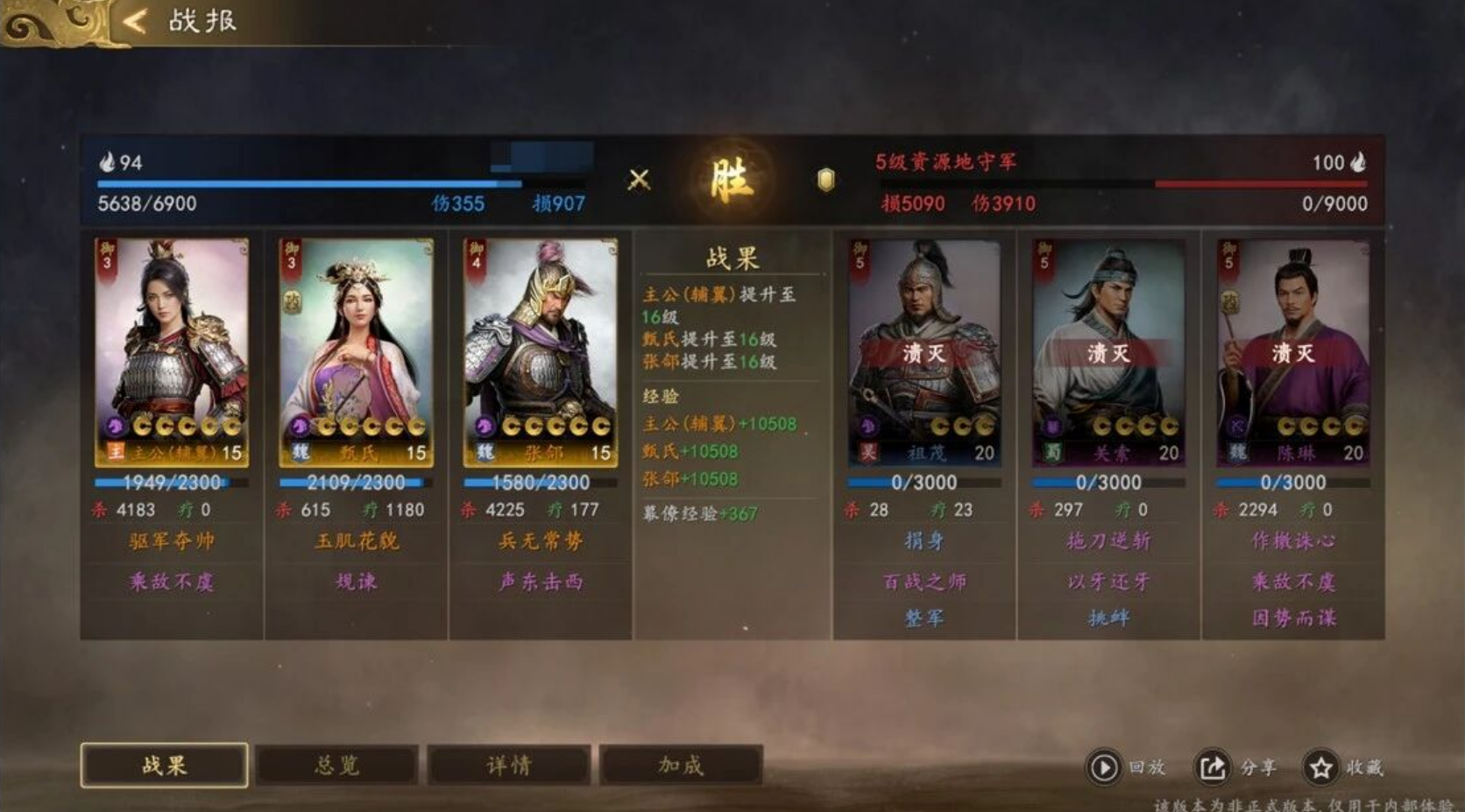Click the star icon to favorite (收藏) this battle report
The height and width of the screenshot is (812, 1465).
click(x=1319, y=766)
